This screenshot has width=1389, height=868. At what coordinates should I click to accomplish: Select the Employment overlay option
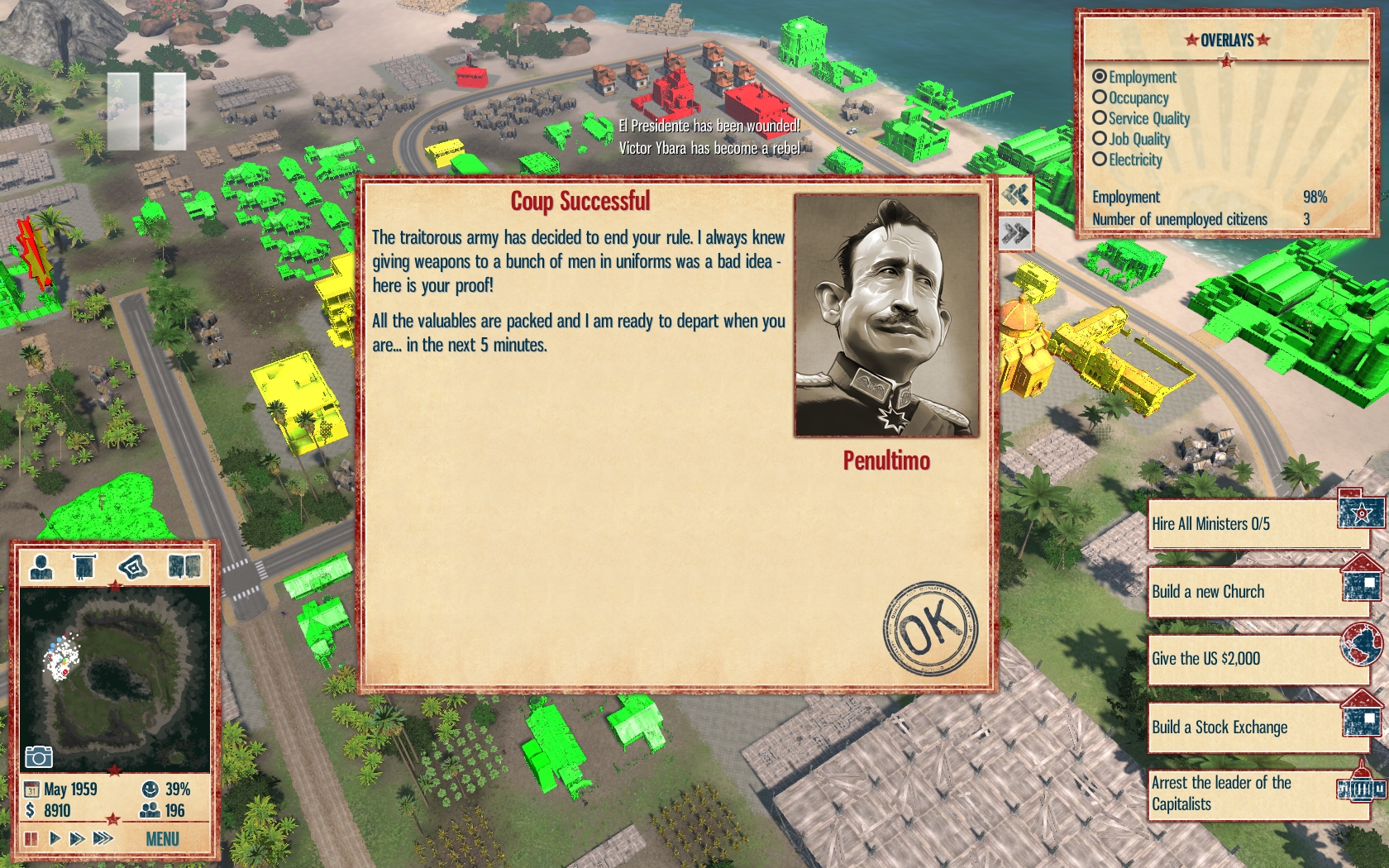click(x=1100, y=77)
